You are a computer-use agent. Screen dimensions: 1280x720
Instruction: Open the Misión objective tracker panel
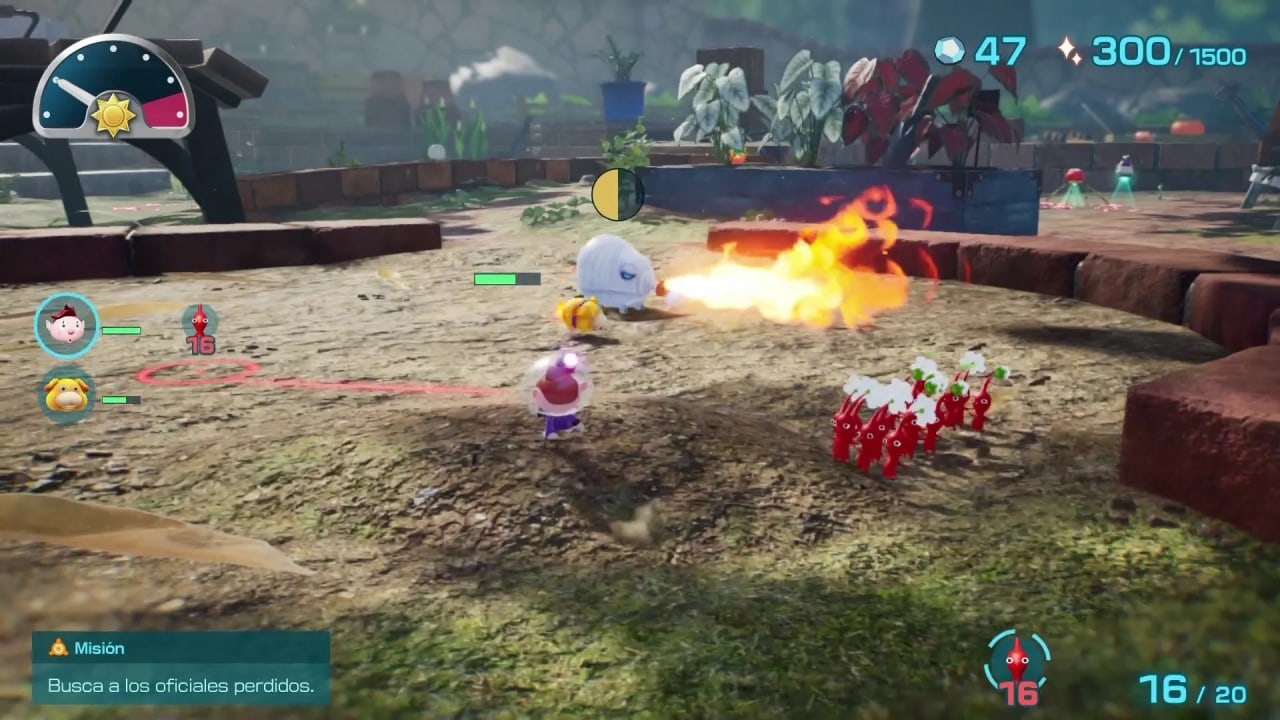pos(181,667)
